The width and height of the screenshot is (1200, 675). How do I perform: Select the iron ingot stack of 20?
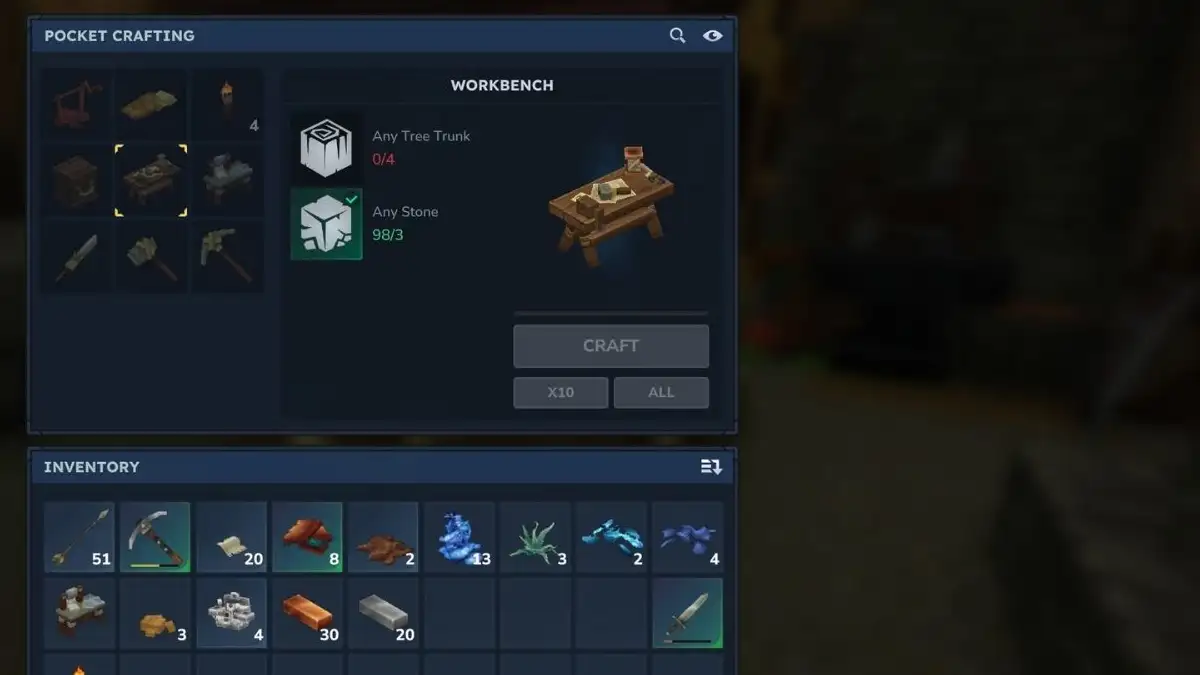click(383, 613)
